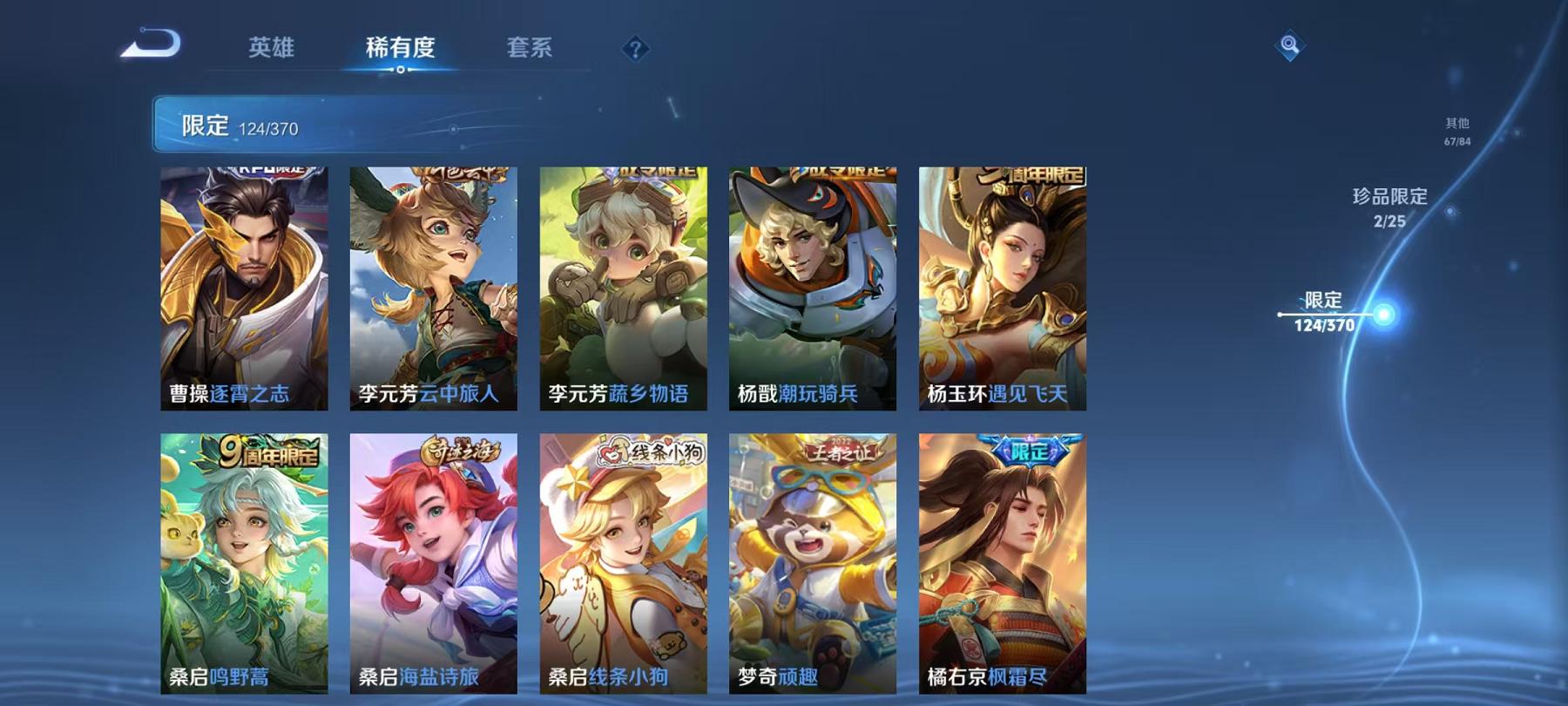Jump to the 其他 67/84 section

click(1455, 131)
